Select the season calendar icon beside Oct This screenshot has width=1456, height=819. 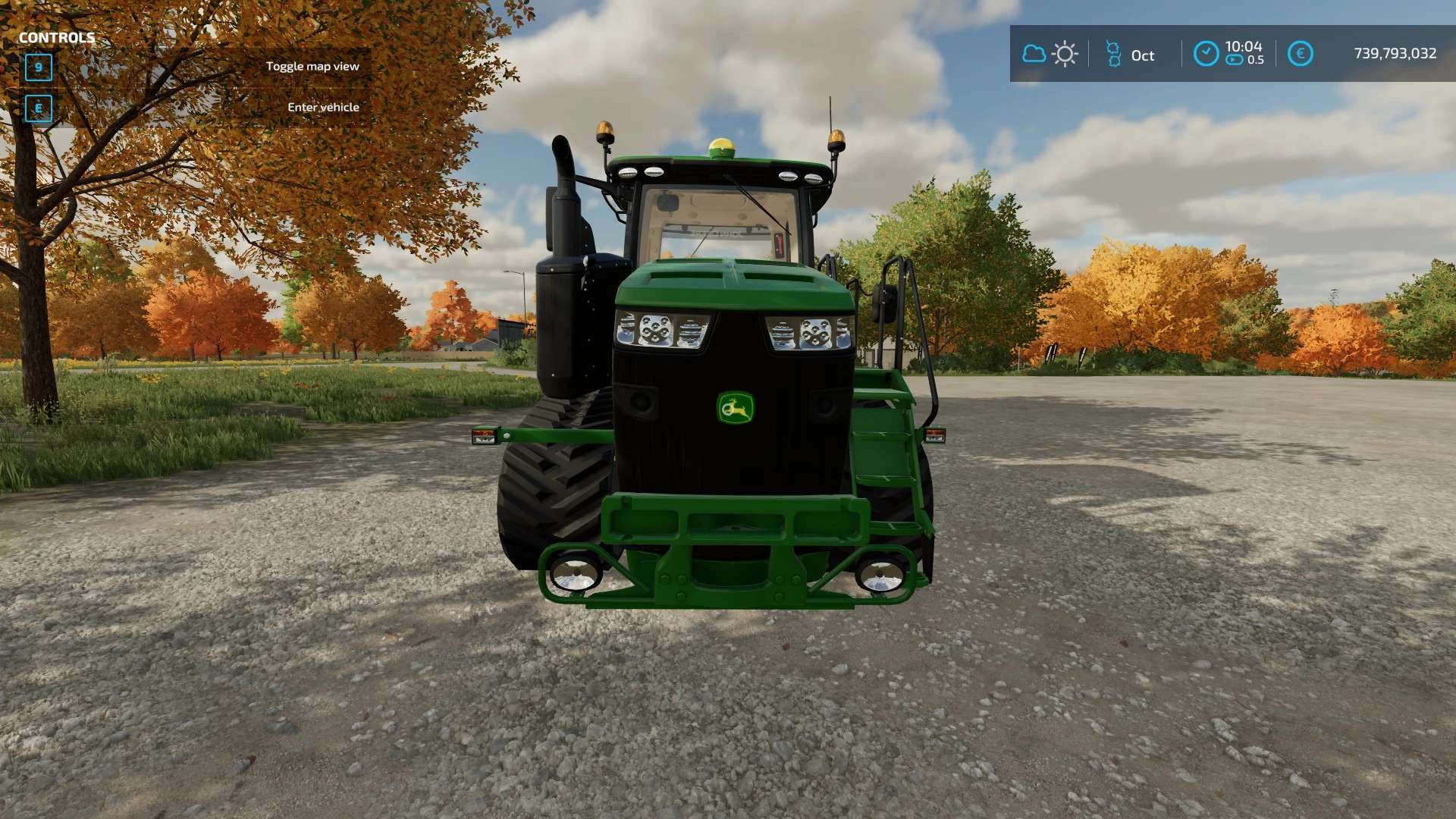[1113, 54]
